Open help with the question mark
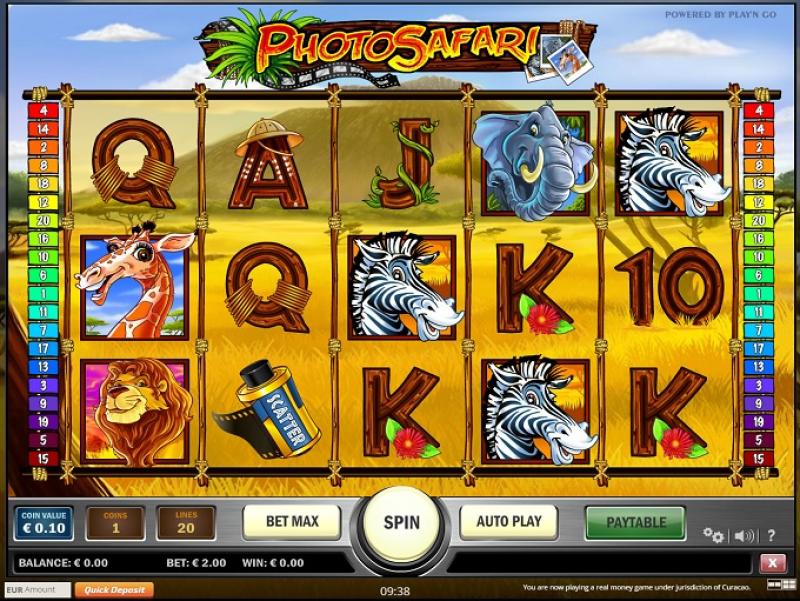 (x=771, y=535)
